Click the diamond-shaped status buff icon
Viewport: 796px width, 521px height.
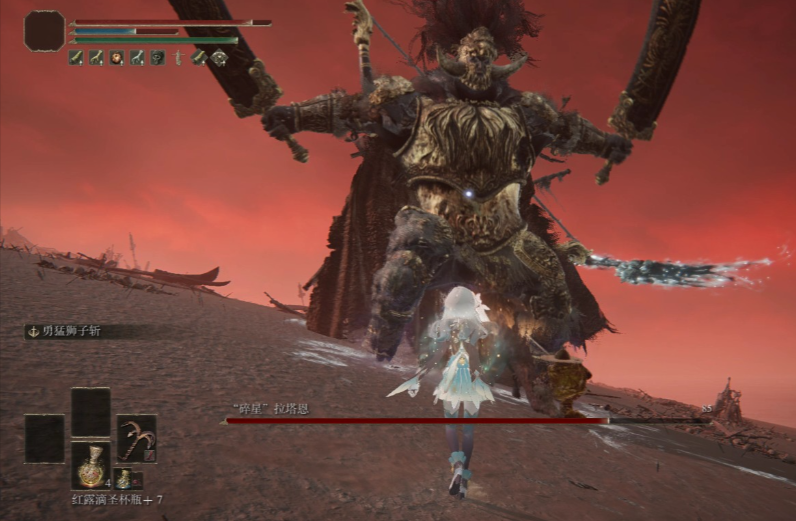click(x=219, y=58)
